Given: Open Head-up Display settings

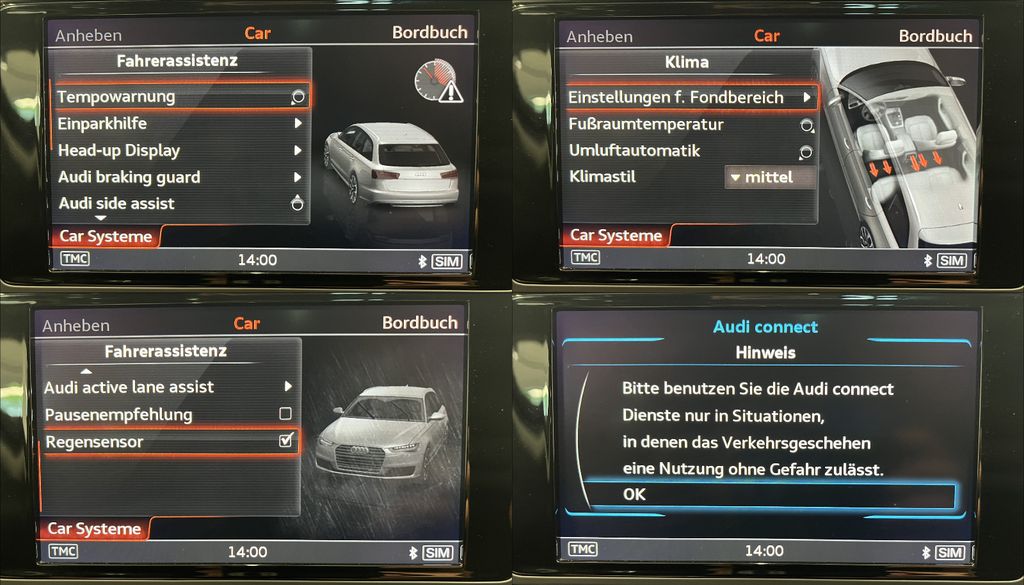Looking at the screenshot, I should 180,151.
